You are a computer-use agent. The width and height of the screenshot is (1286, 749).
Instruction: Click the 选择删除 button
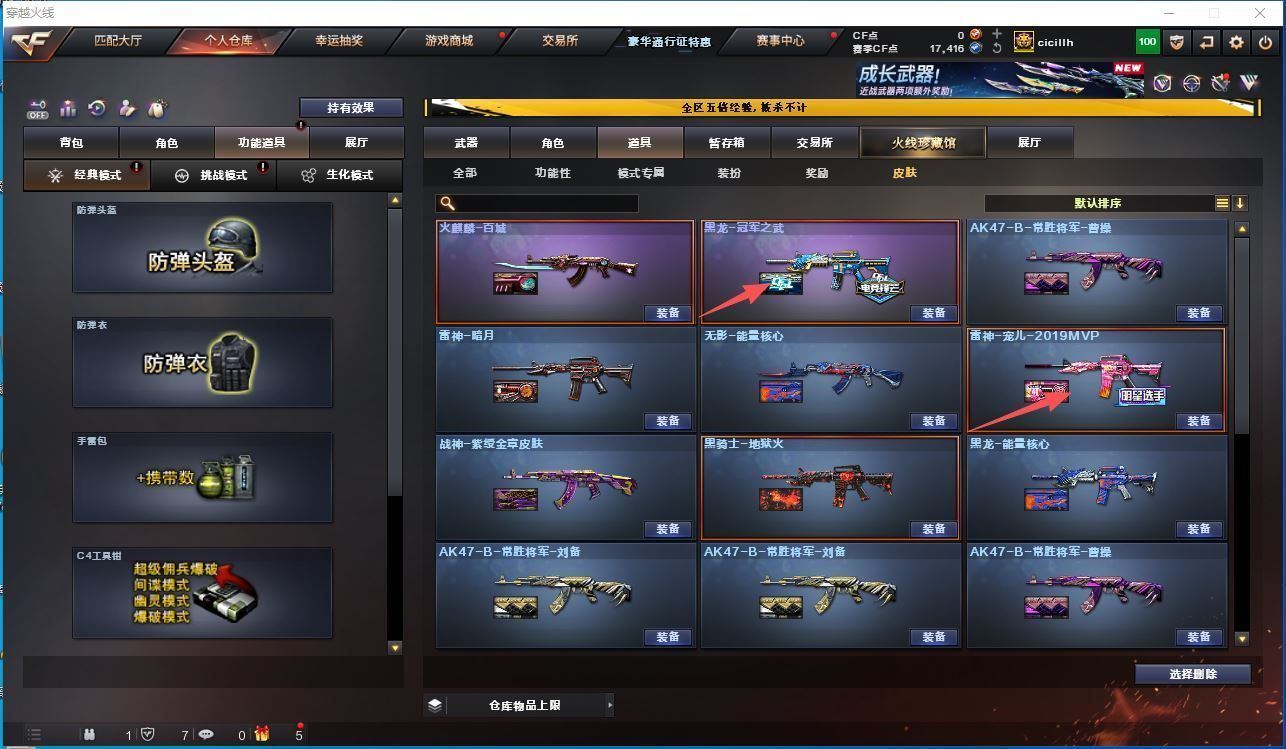(1192, 674)
